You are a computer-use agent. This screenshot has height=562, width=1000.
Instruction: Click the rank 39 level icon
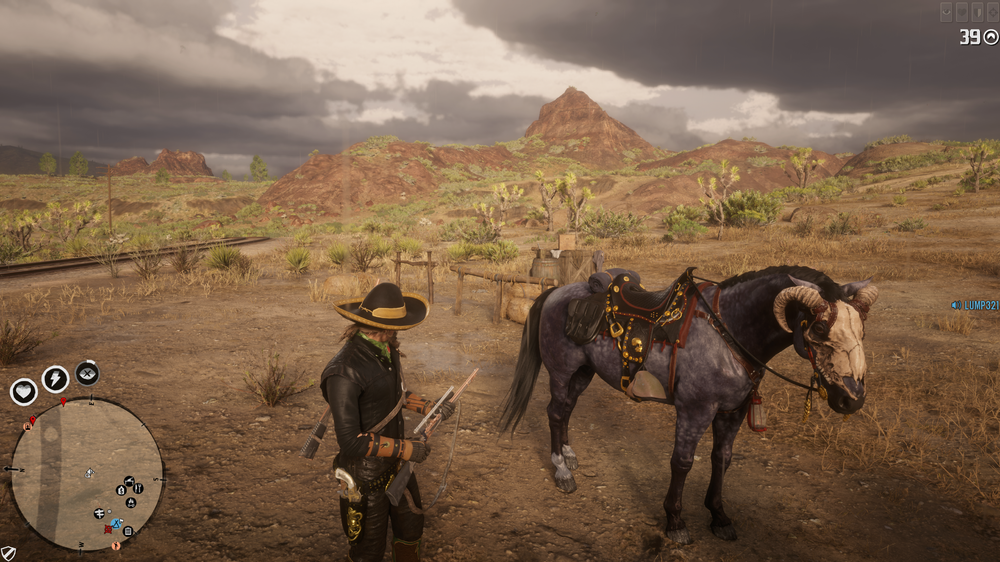(x=991, y=37)
